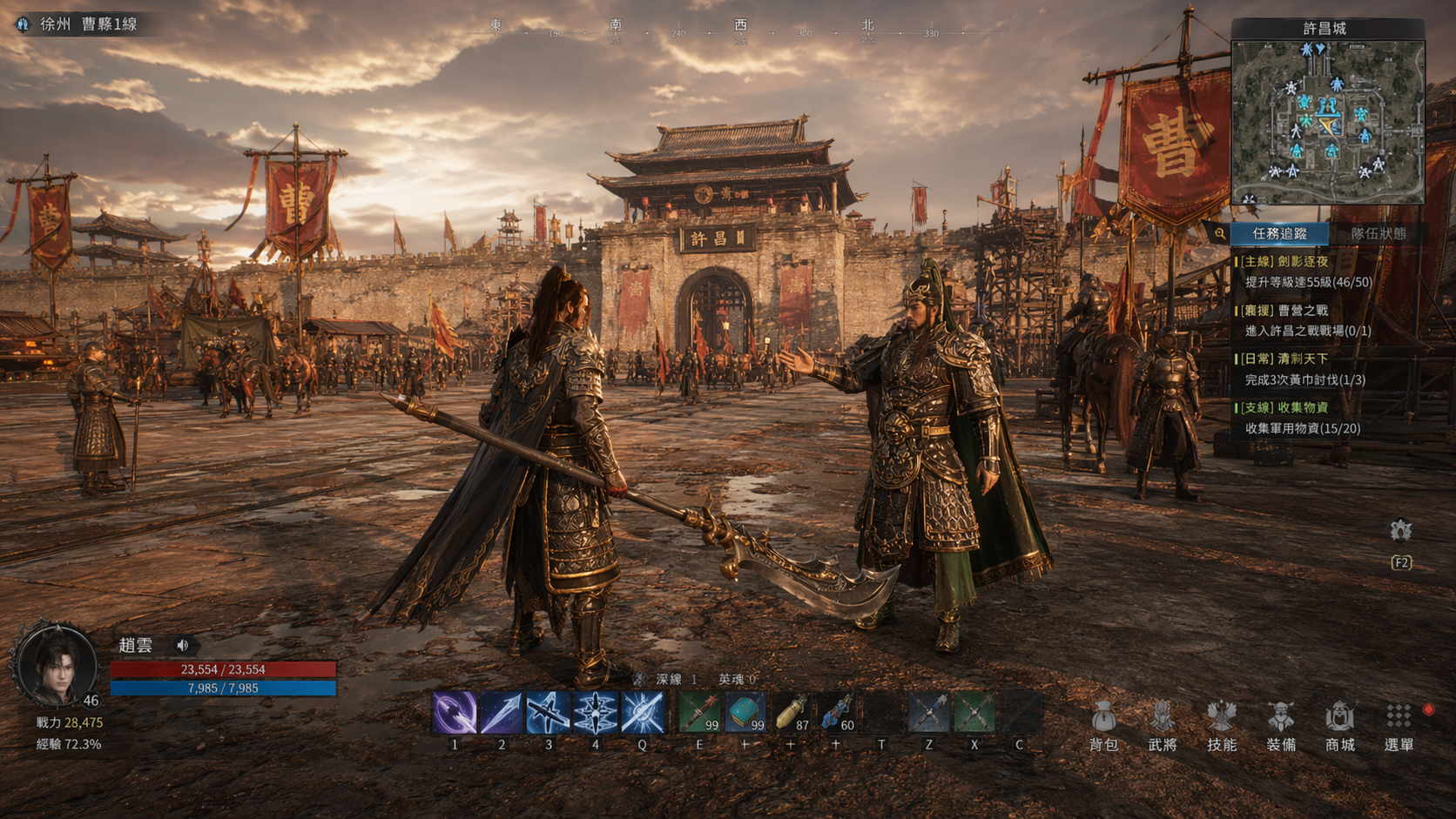Screen dimensions: 1456x819
Task: Select the 任務追蹤 quest tracking tab
Action: tap(1279, 233)
